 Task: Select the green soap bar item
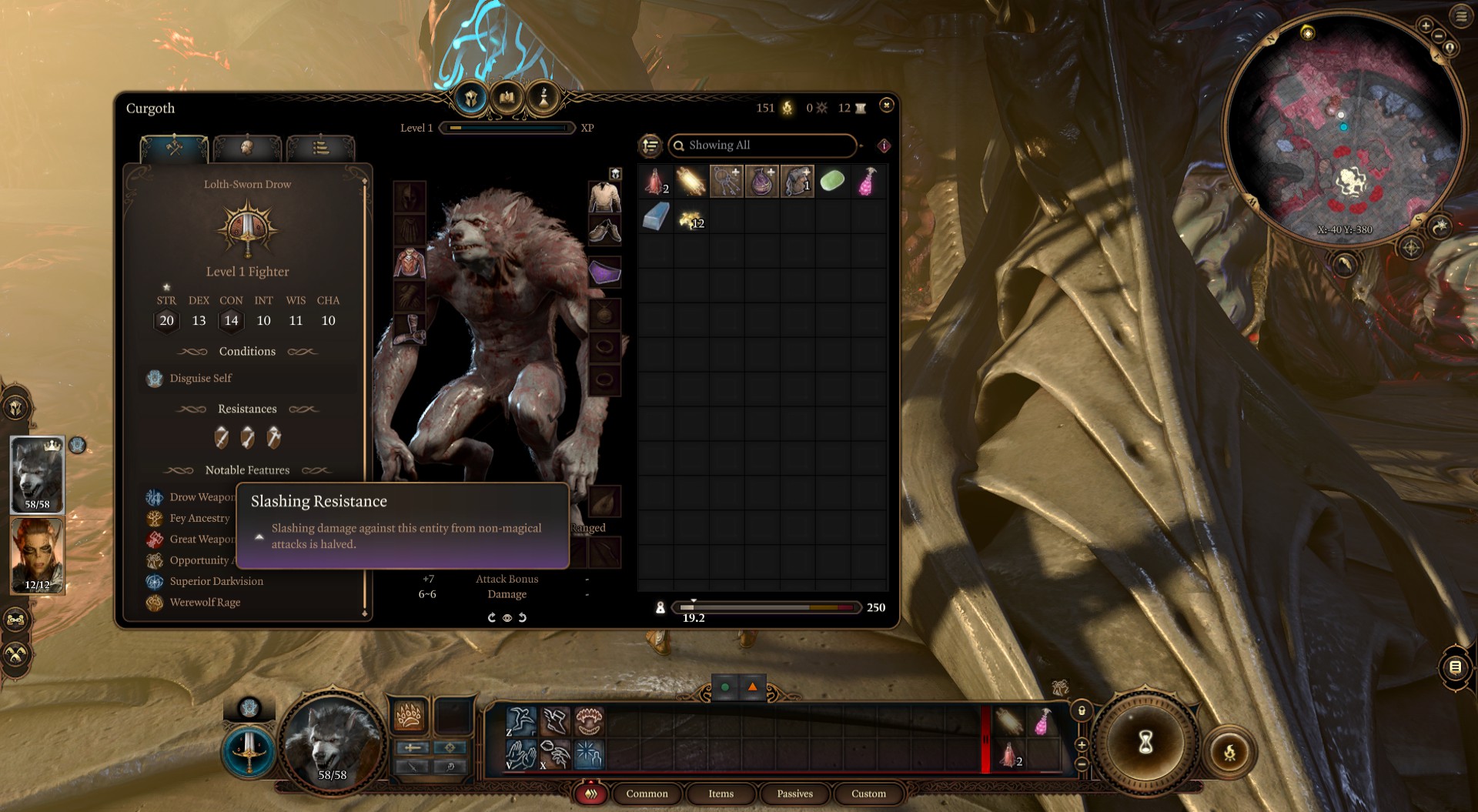click(x=832, y=182)
